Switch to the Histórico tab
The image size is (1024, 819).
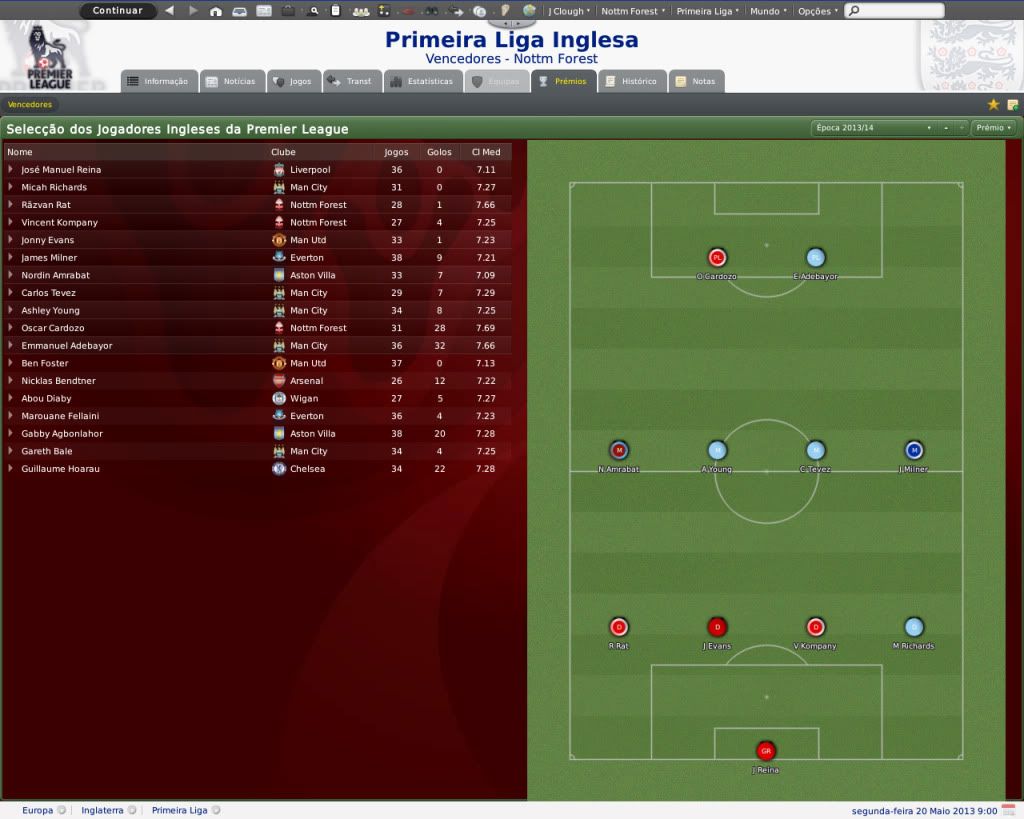click(631, 81)
